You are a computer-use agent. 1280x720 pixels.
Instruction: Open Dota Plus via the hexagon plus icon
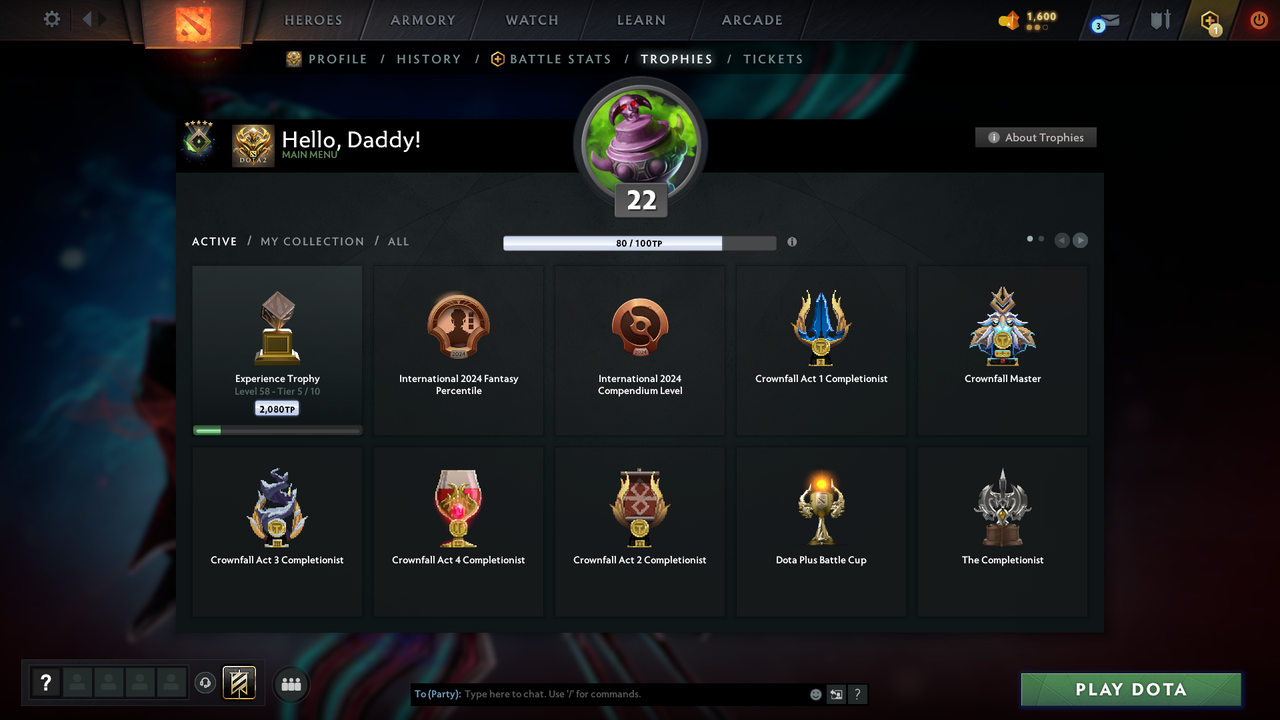1209,20
